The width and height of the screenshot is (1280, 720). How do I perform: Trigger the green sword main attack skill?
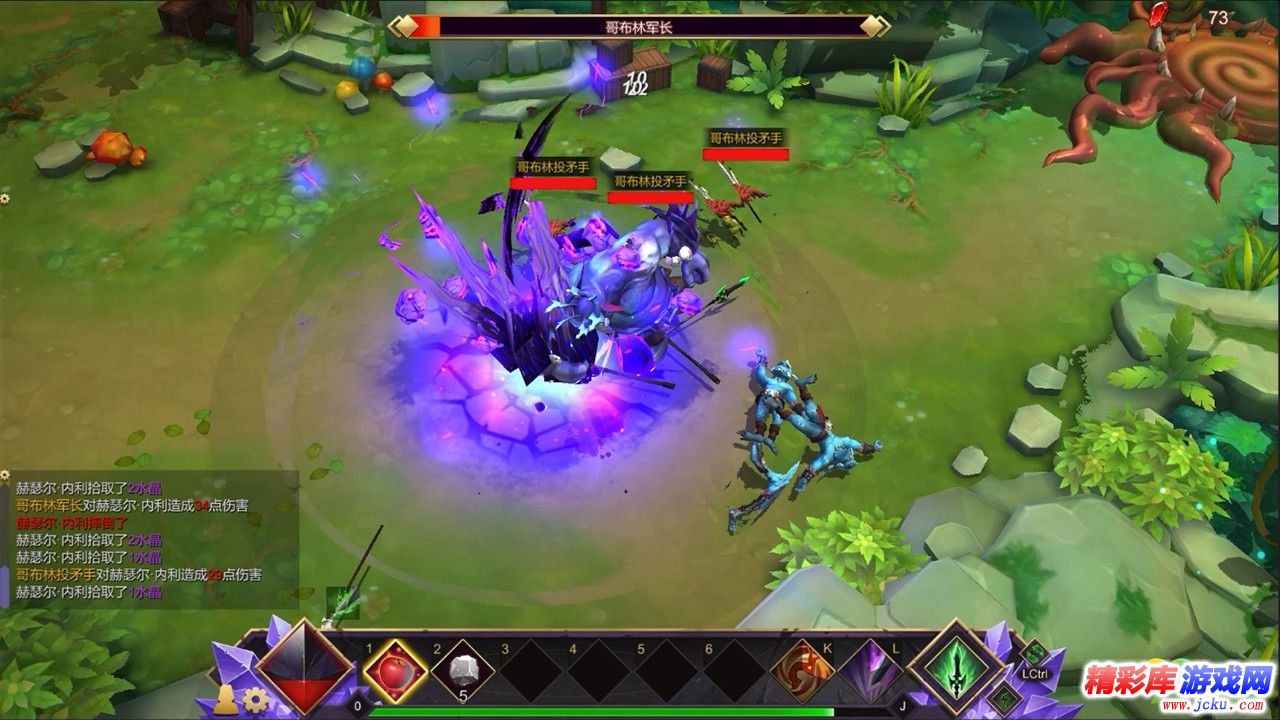pyautogui.click(x=957, y=667)
